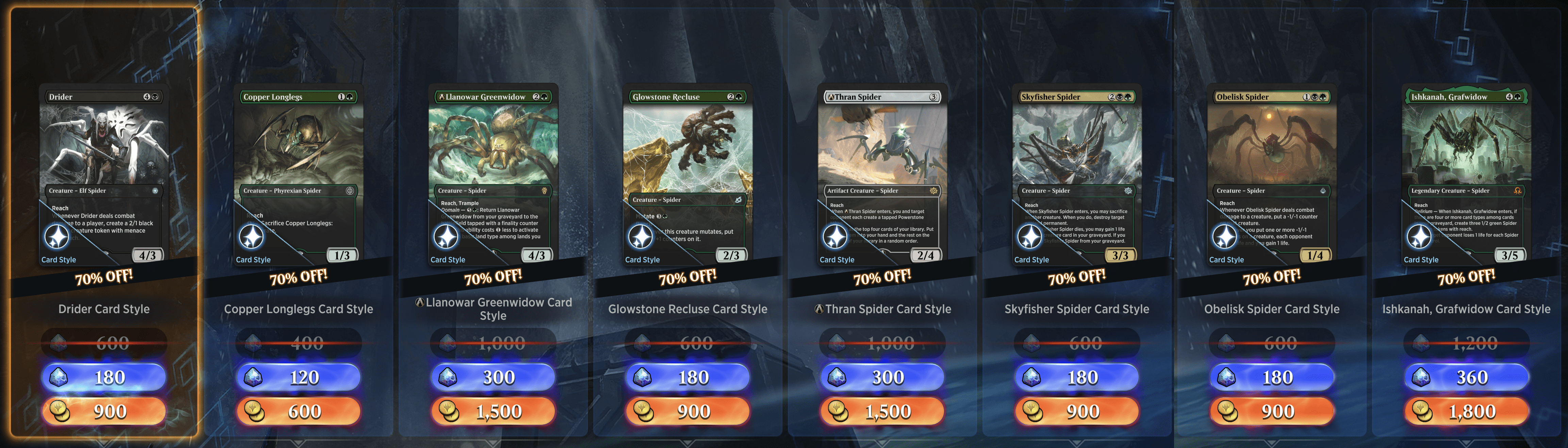The image size is (1568, 448).
Task: Buy Ishkanah, Grafwidow style for 360 gems
Action: point(1466,378)
